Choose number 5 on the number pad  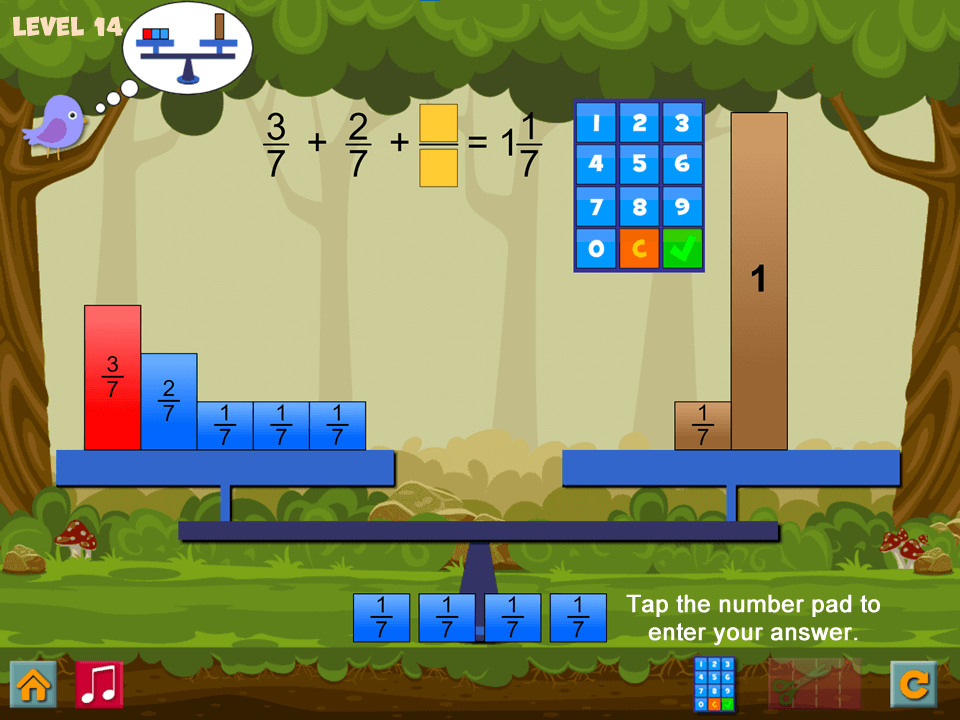click(x=639, y=164)
